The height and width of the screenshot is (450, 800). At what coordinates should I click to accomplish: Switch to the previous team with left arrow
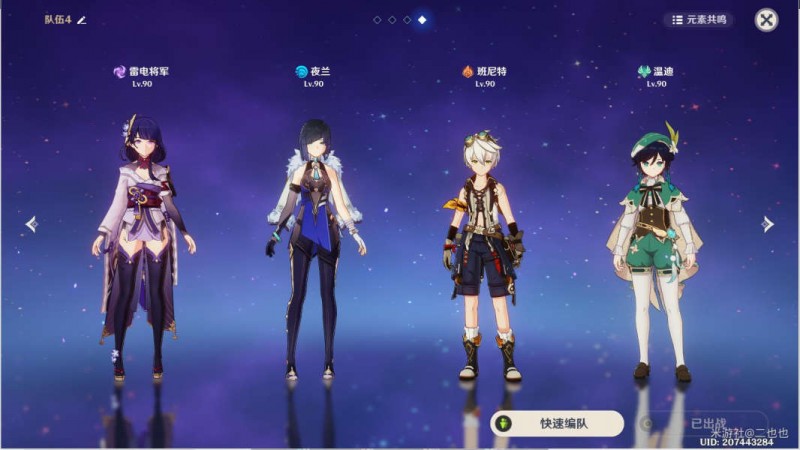31,224
